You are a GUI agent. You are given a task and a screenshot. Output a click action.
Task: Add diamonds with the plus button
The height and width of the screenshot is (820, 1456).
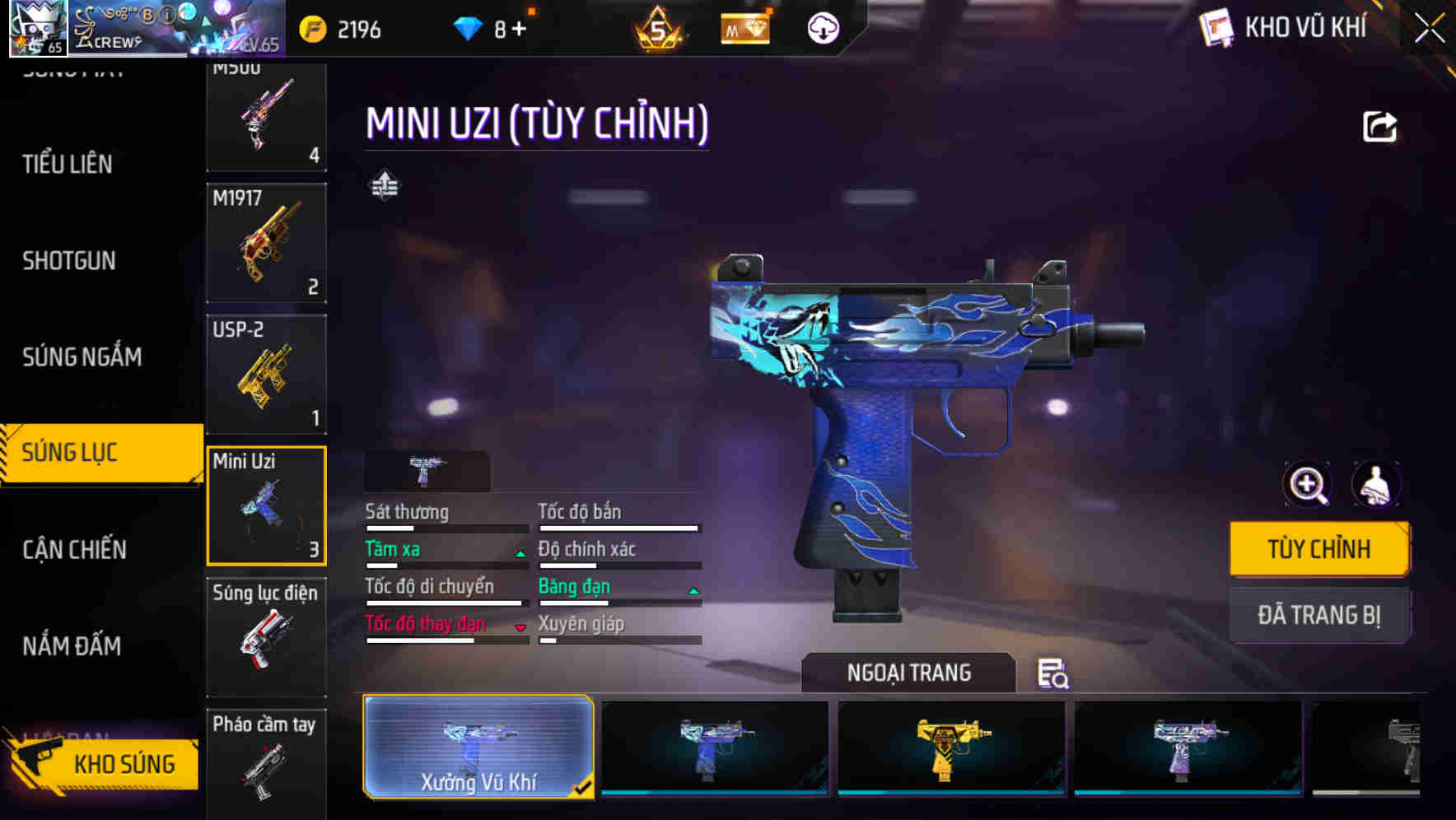click(x=519, y=30)
